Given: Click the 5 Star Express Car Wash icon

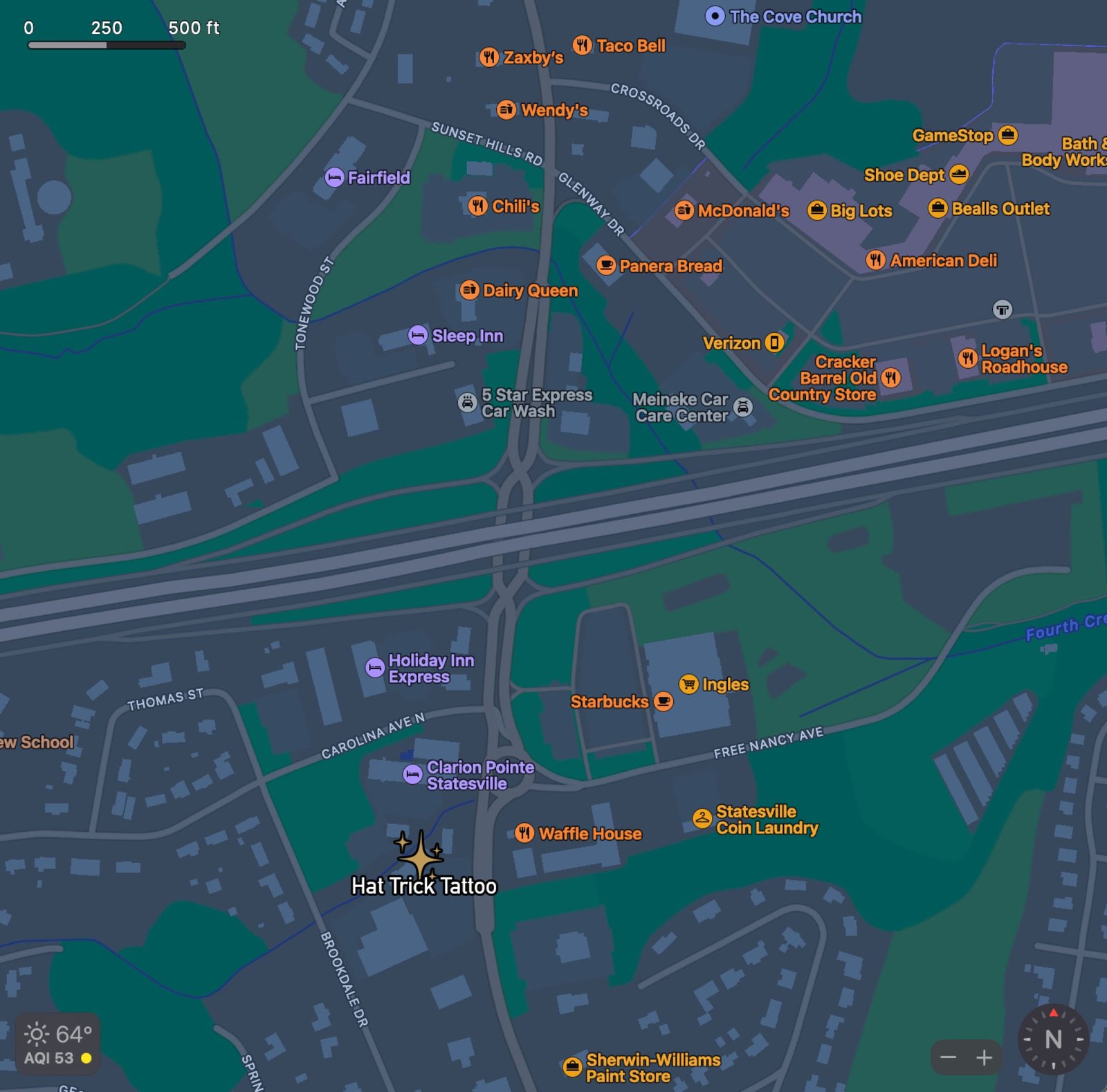Looking at the screenshot, I should pos(466,401).
